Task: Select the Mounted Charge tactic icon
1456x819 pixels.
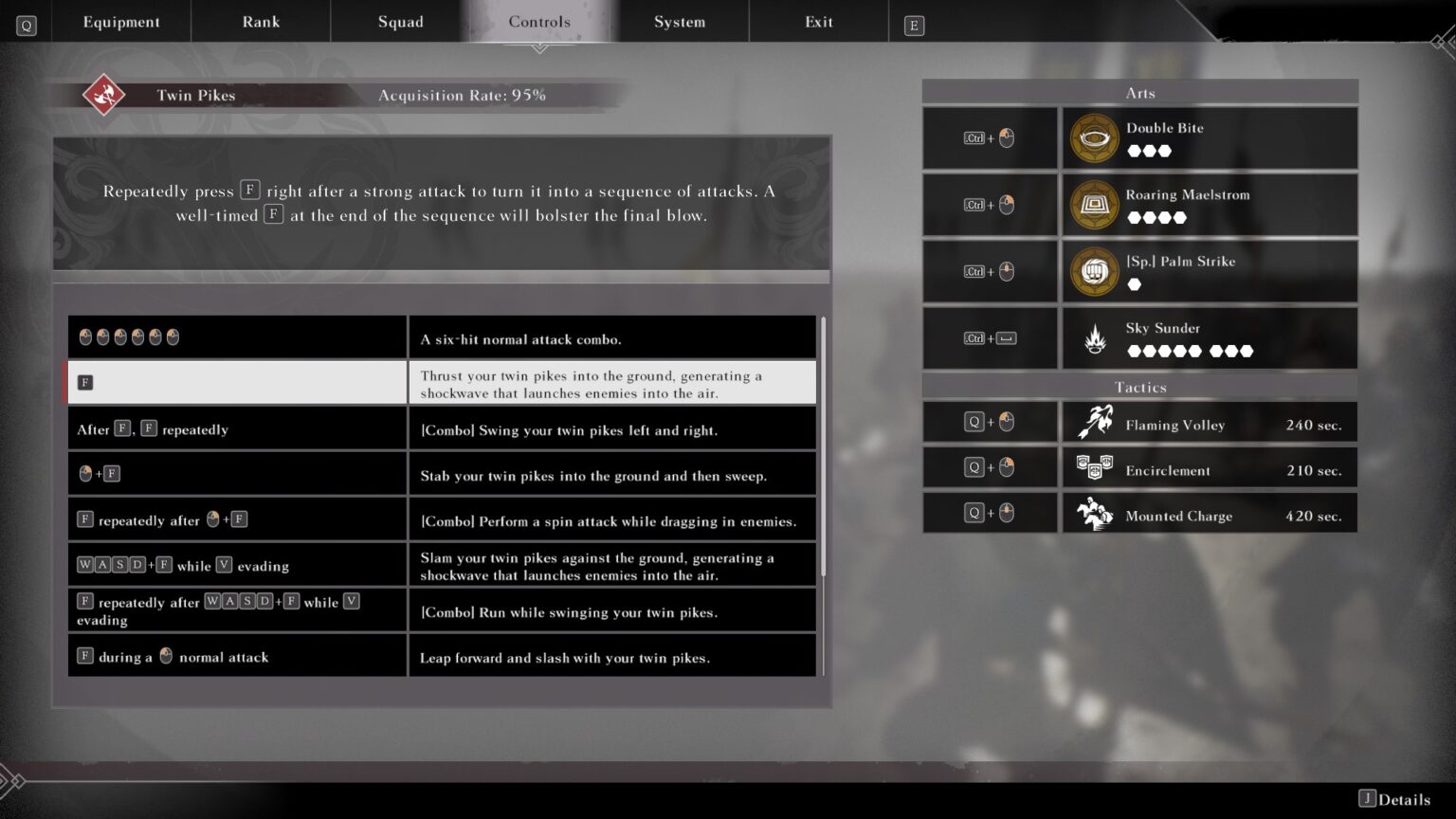Action: coord(1096,513)
